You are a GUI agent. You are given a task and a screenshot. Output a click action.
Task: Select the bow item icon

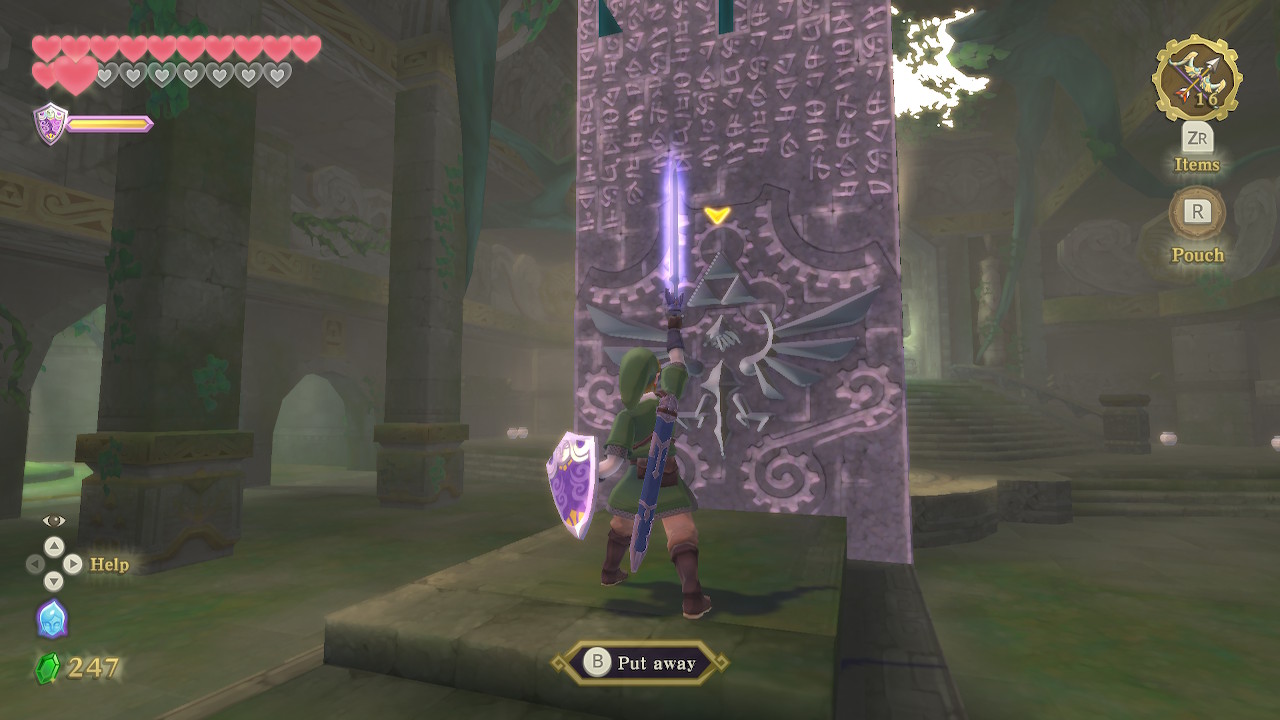1197,78
